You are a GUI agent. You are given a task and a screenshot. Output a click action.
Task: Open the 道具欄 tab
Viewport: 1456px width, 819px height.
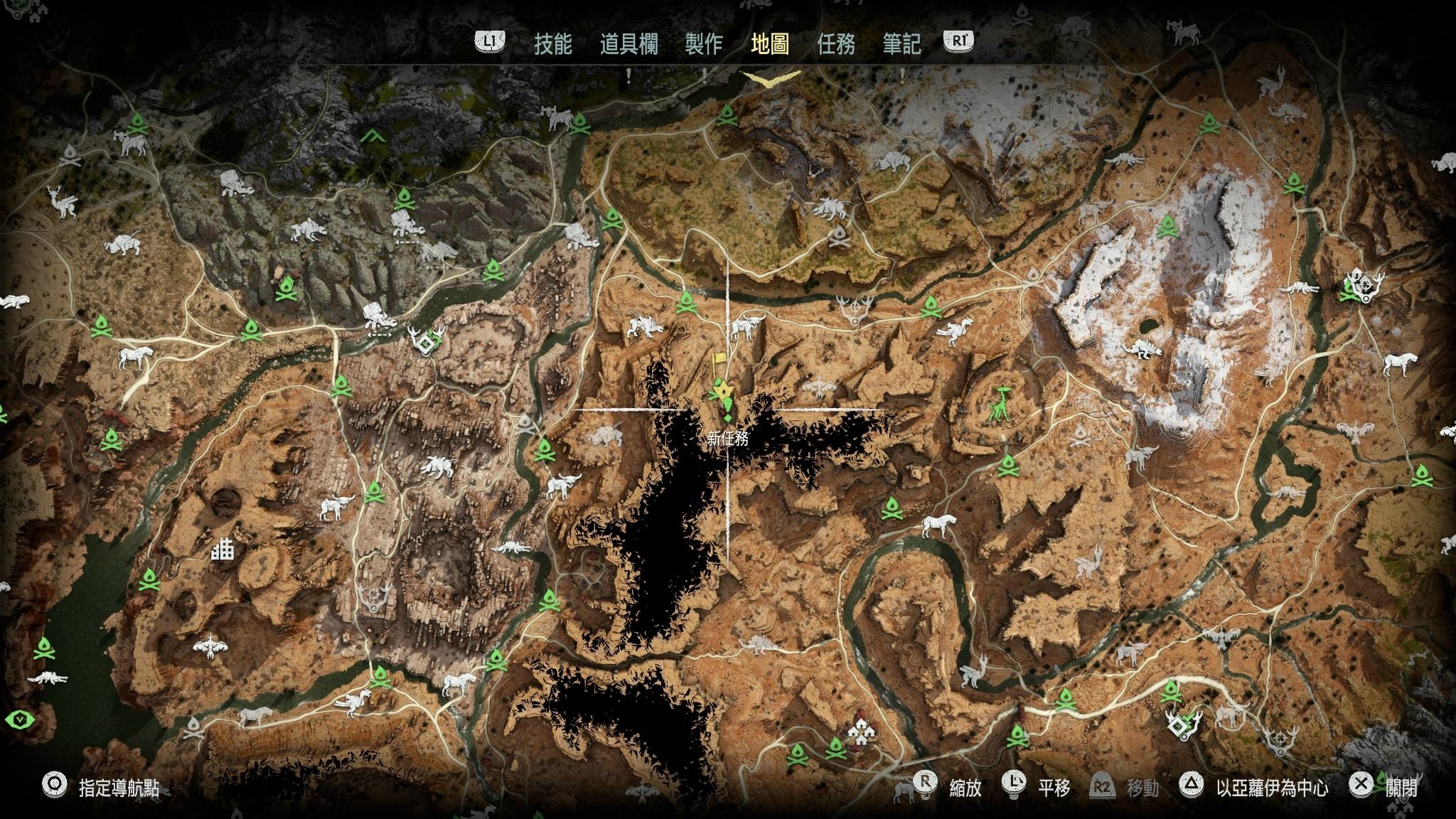628,44
